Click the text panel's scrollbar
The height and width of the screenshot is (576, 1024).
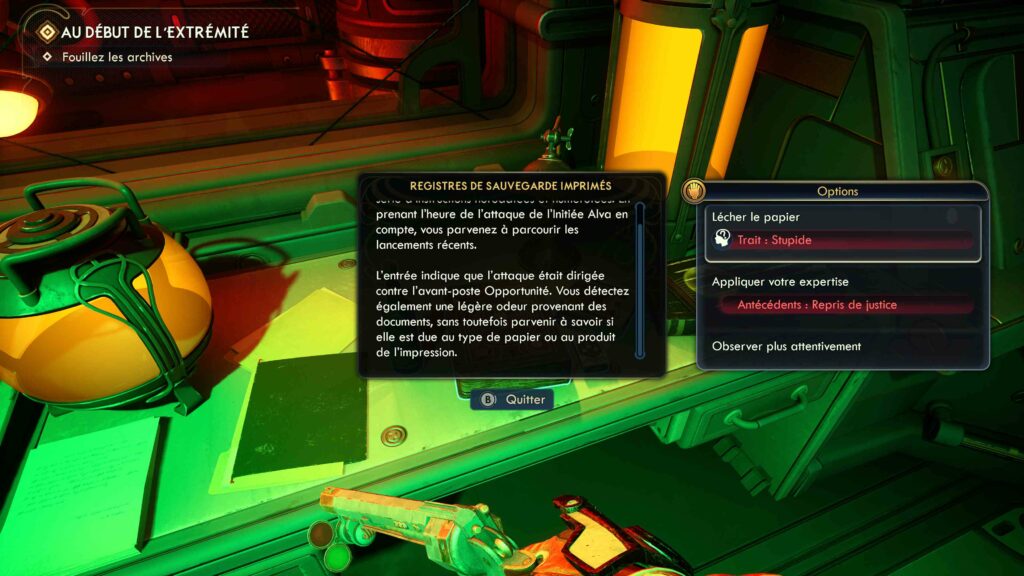[x=640, y=280]
